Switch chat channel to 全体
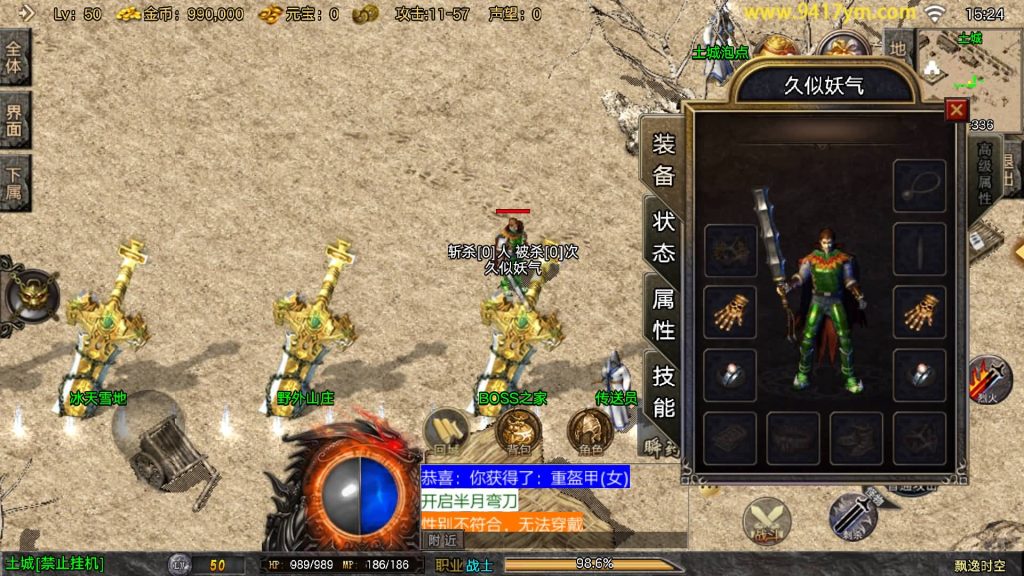1024x576 pixels. coord(15,58)
